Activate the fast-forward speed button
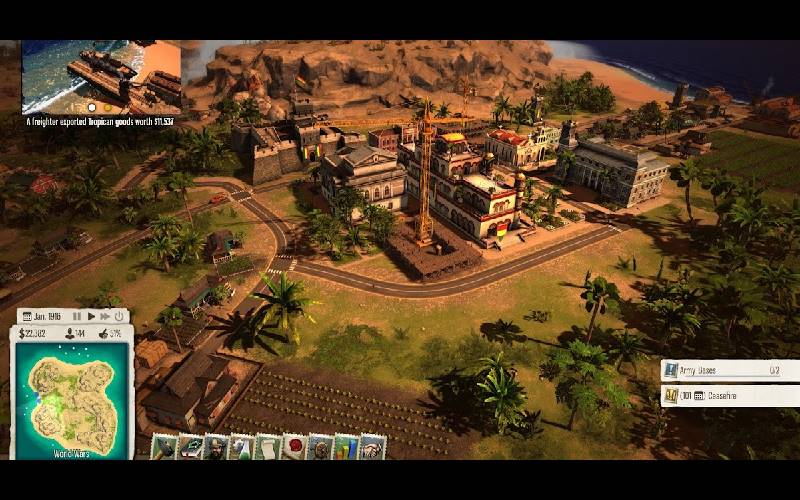The height and width of the screenshot is (500, 800). click(104, 316)
